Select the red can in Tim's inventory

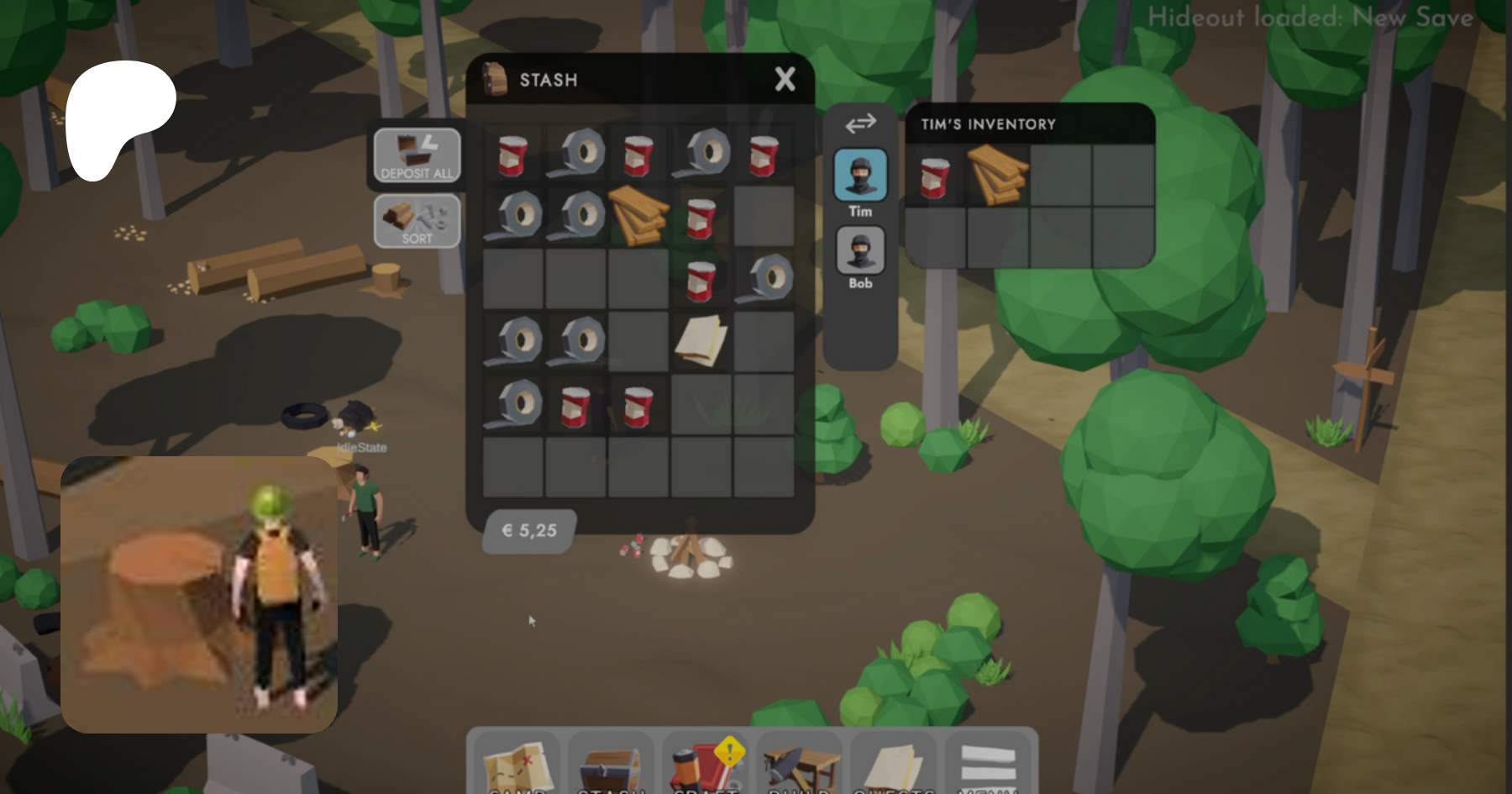click(935, 177)
